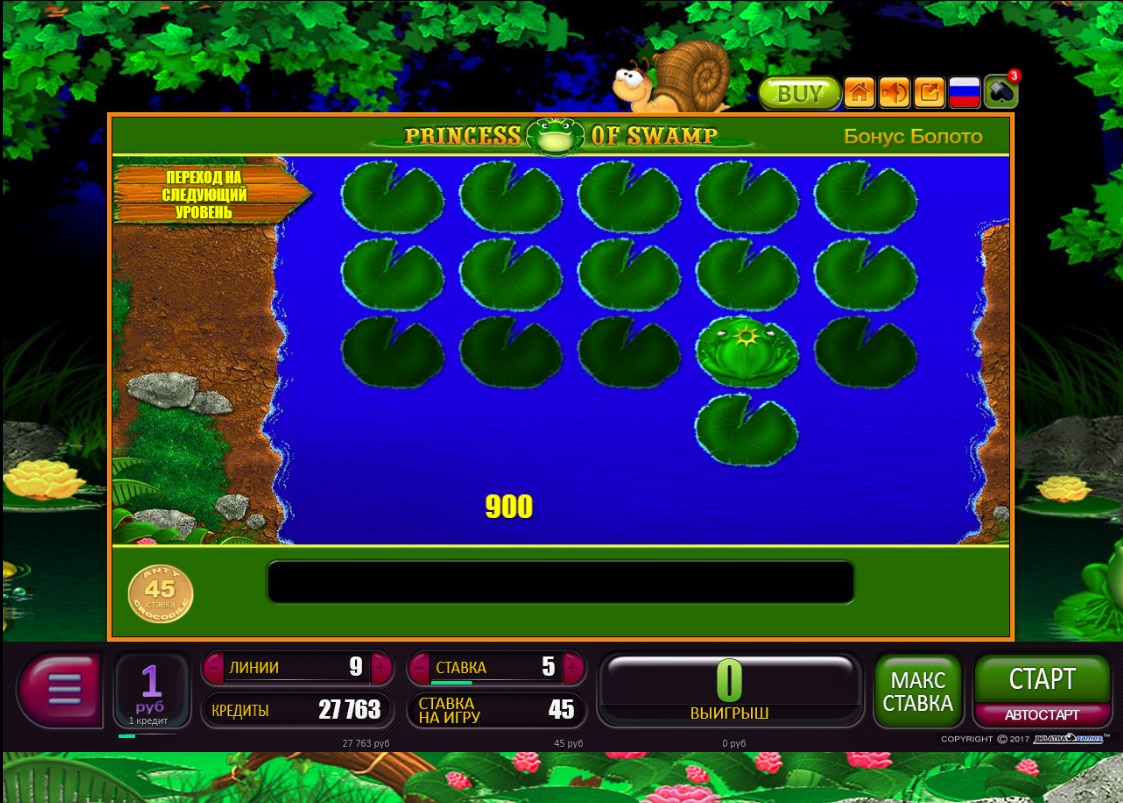Viewport: 1123px width, 803px height.
Task: Choose the lone lily pad below the frog
Action: point(746,430)
